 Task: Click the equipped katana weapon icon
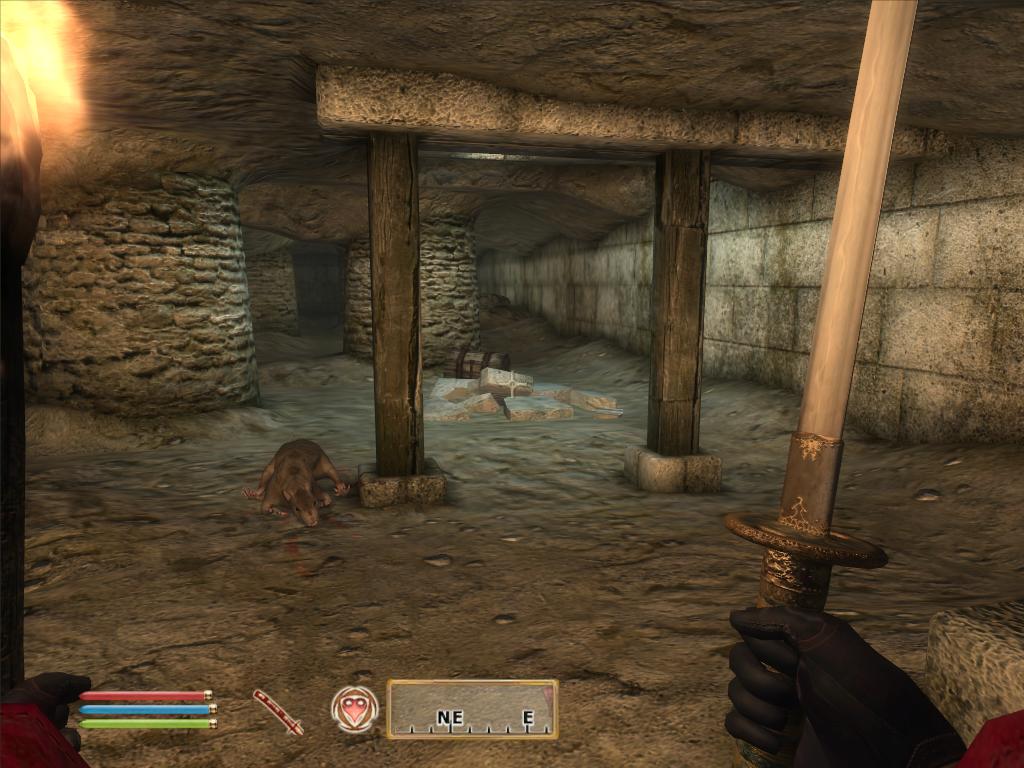(x=277, y=711)
